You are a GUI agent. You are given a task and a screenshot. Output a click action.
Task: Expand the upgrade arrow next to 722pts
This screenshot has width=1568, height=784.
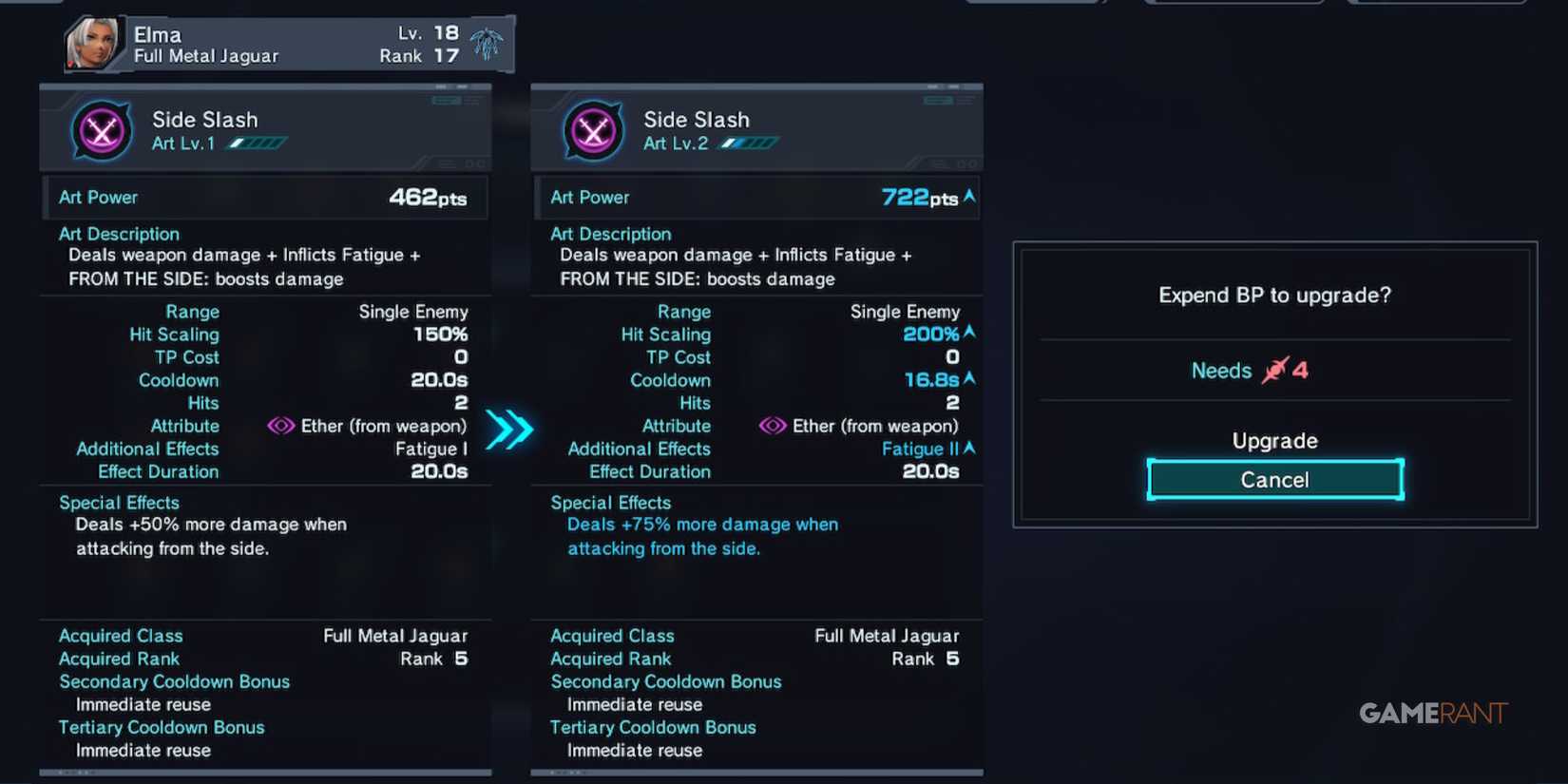tap(967, 197)
